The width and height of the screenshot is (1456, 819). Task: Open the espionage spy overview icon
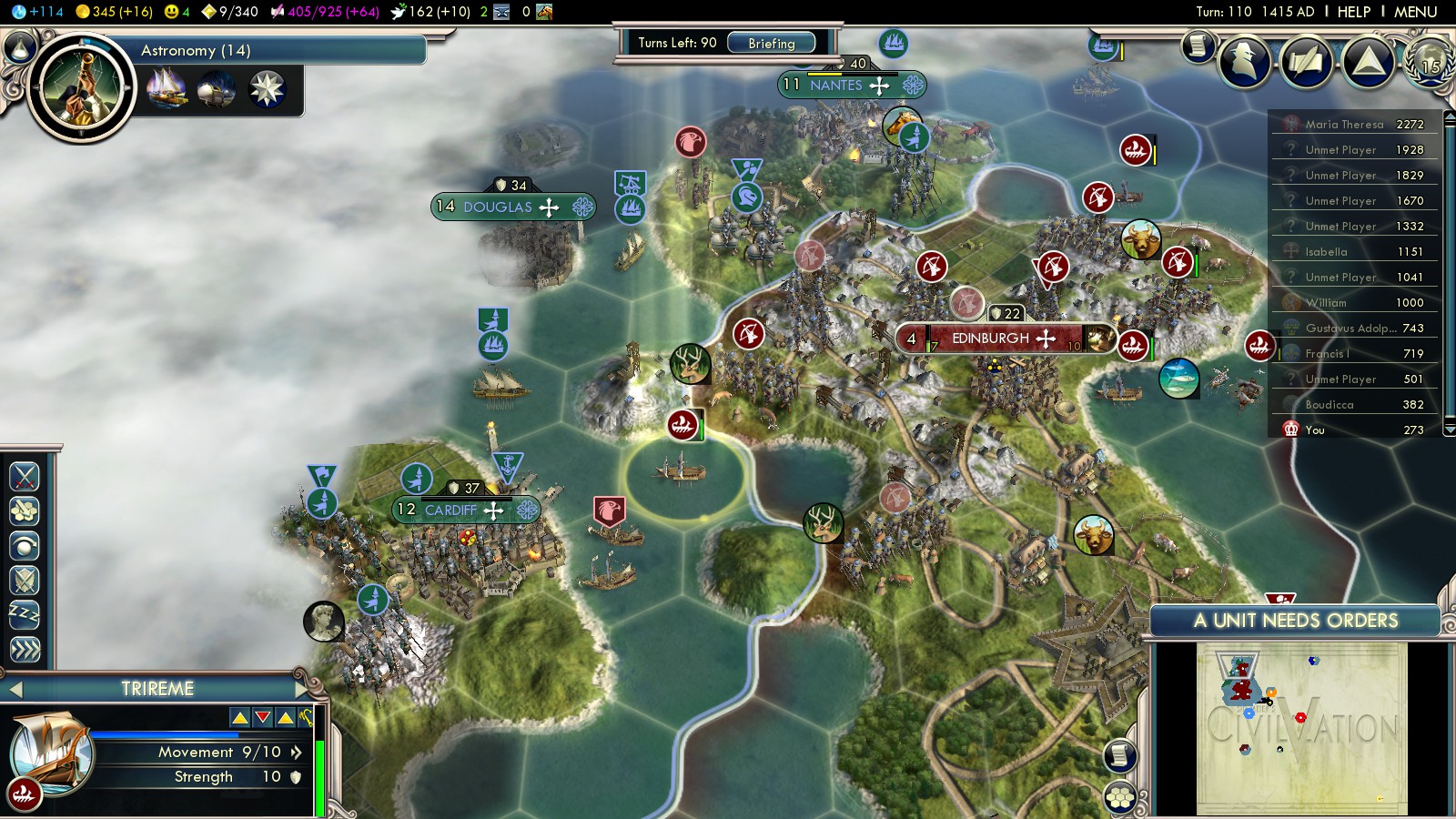coord(1244,62)
